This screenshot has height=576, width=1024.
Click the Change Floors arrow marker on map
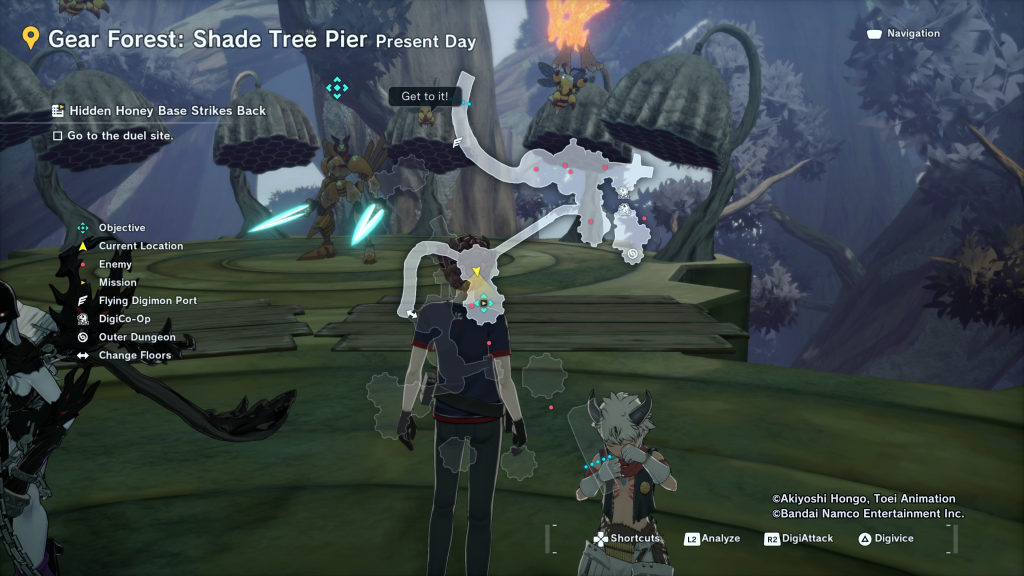(411, 313)
